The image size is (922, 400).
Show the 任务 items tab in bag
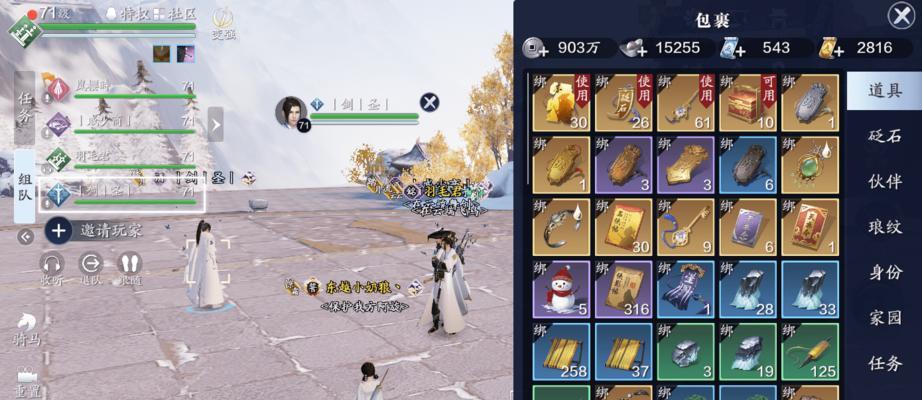[884, 363]
